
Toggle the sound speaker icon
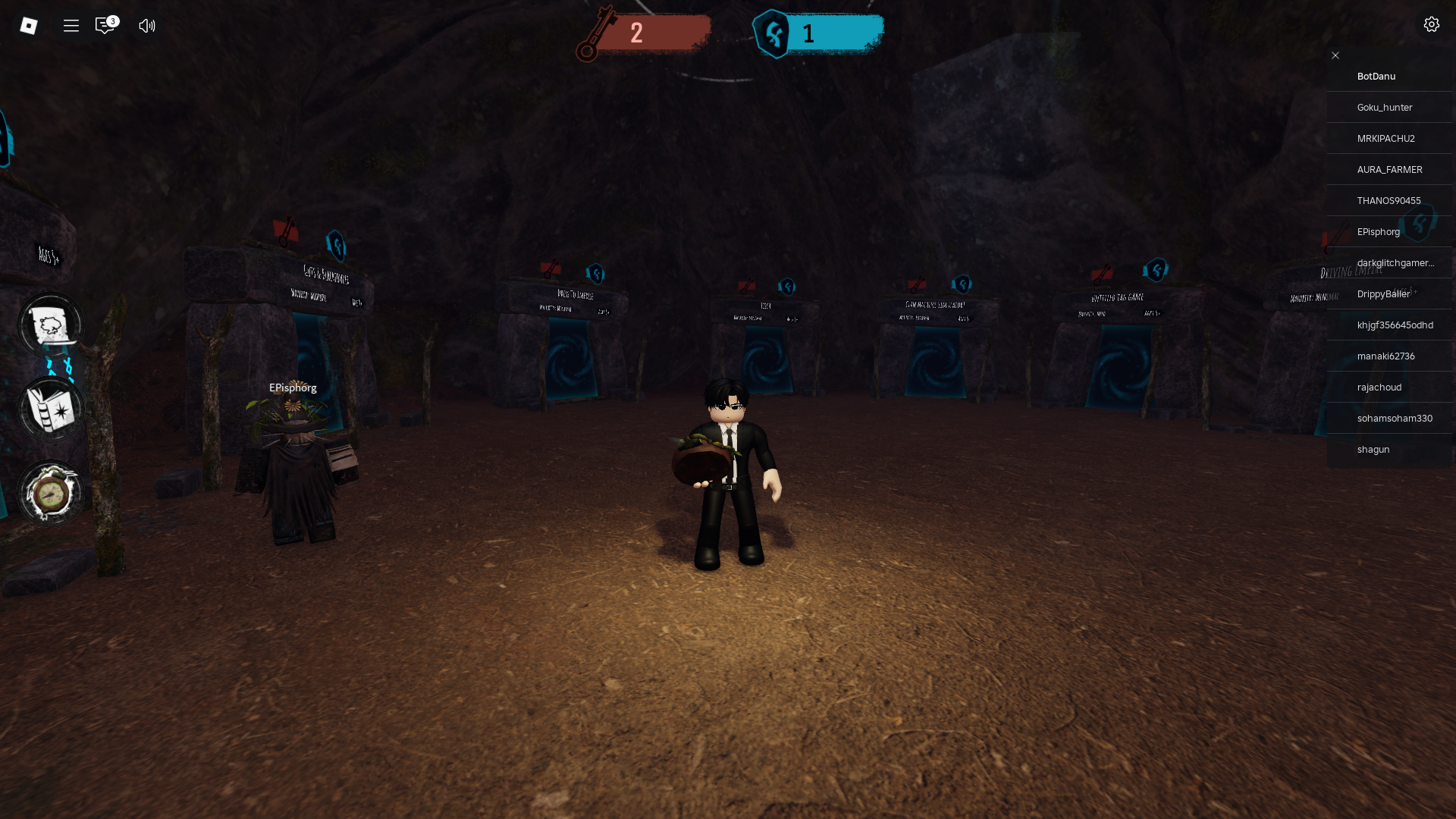[147, 26]
